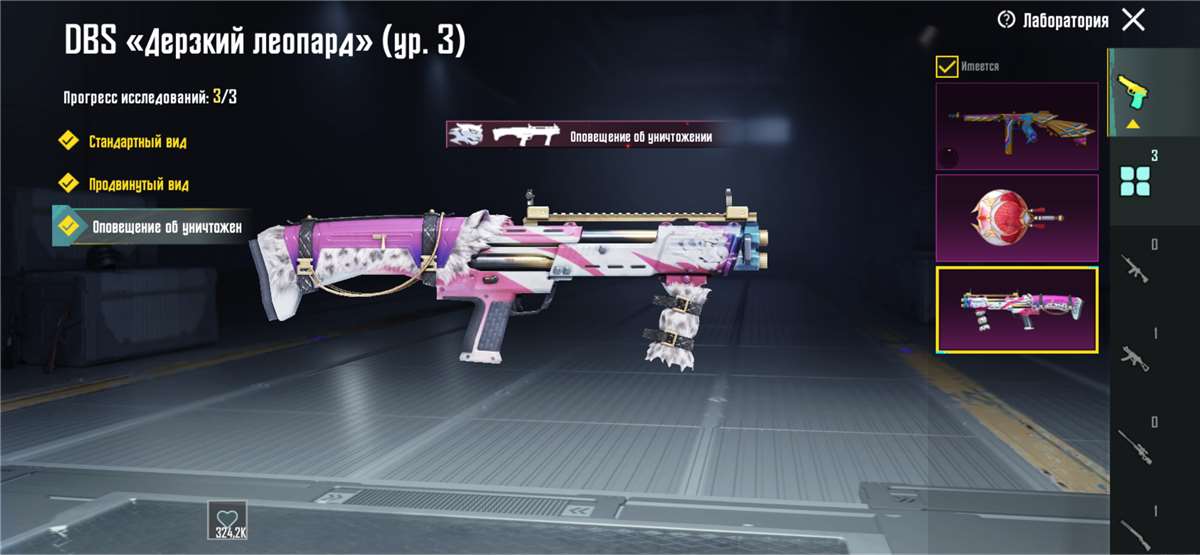Viewport: 1200px width, 555px height.
Task: Open the Лаборатория help question mark
Action: pos(1006,20)
